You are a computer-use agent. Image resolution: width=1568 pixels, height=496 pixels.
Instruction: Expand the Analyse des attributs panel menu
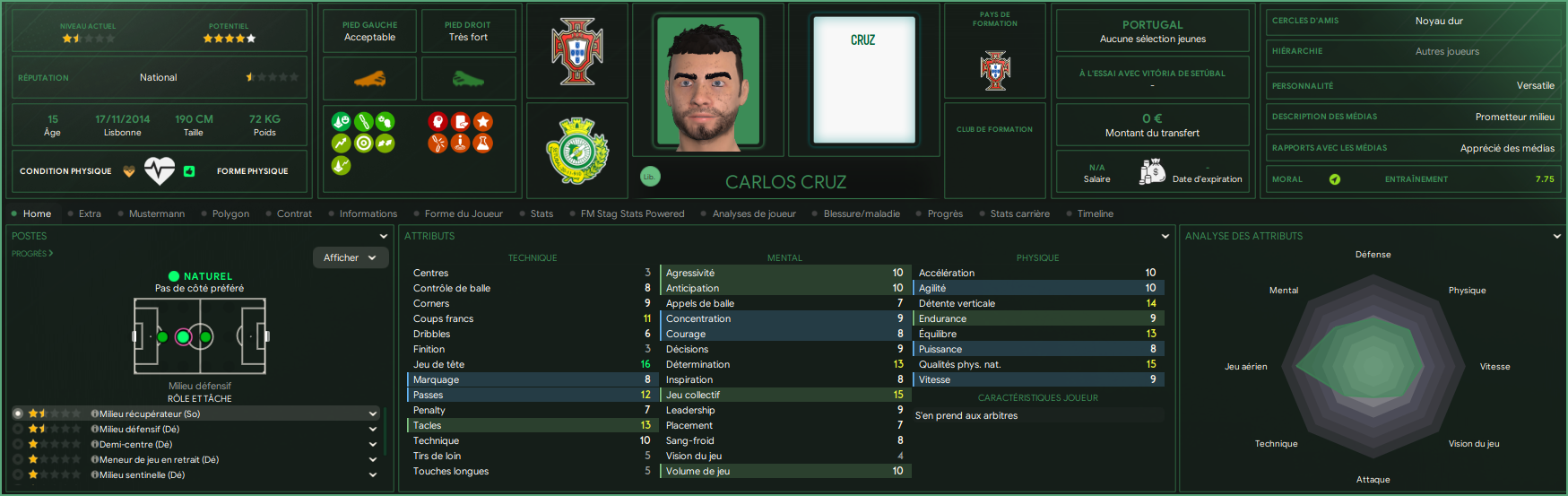pyautogui.click(x=1556, y=236)
